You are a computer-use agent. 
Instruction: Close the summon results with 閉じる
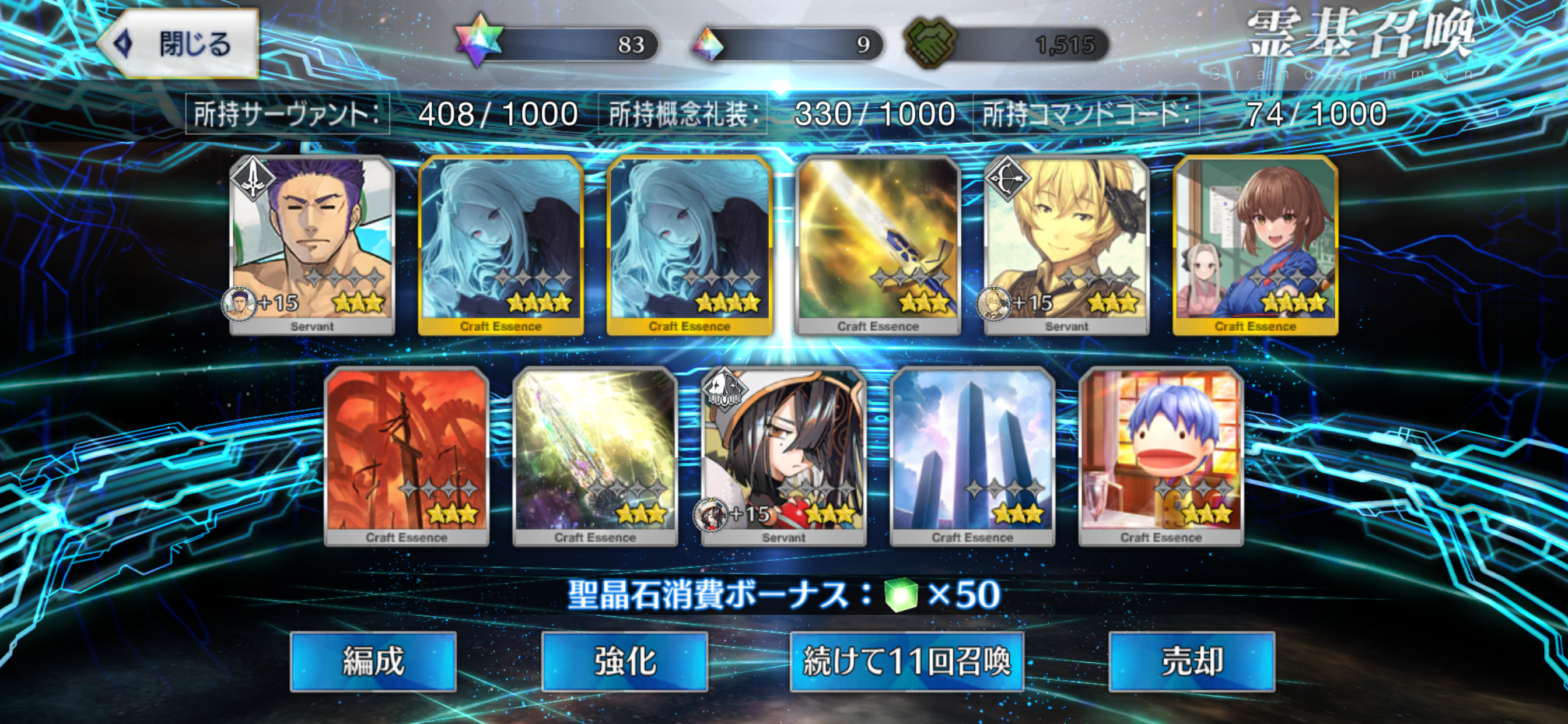tap(178, 44)
